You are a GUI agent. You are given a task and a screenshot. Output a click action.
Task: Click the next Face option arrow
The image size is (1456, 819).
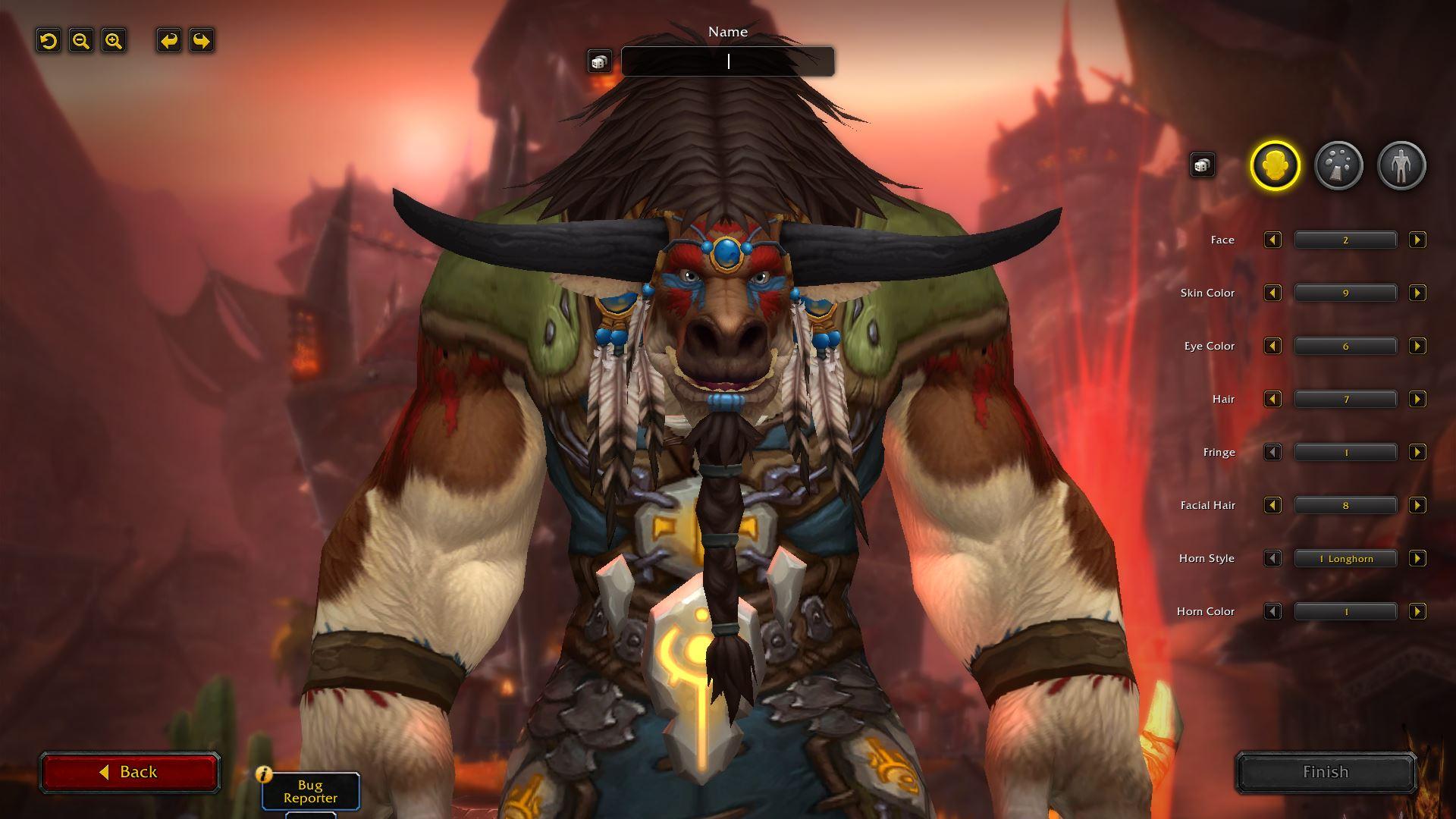tap(1417, 240)
